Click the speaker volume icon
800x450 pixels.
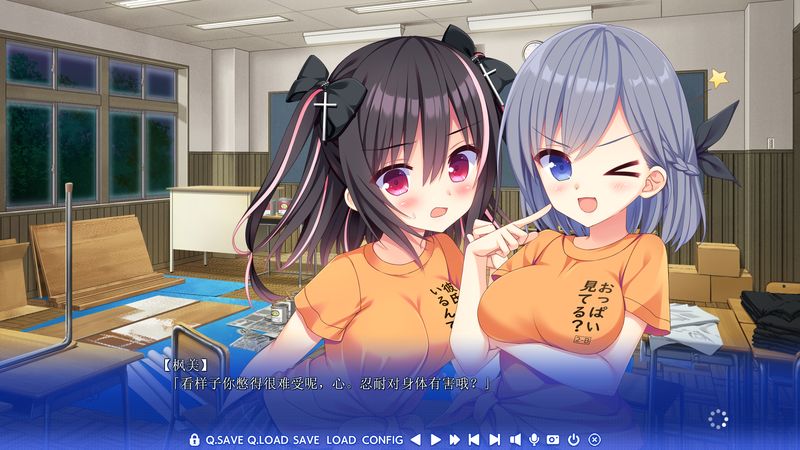515,439
